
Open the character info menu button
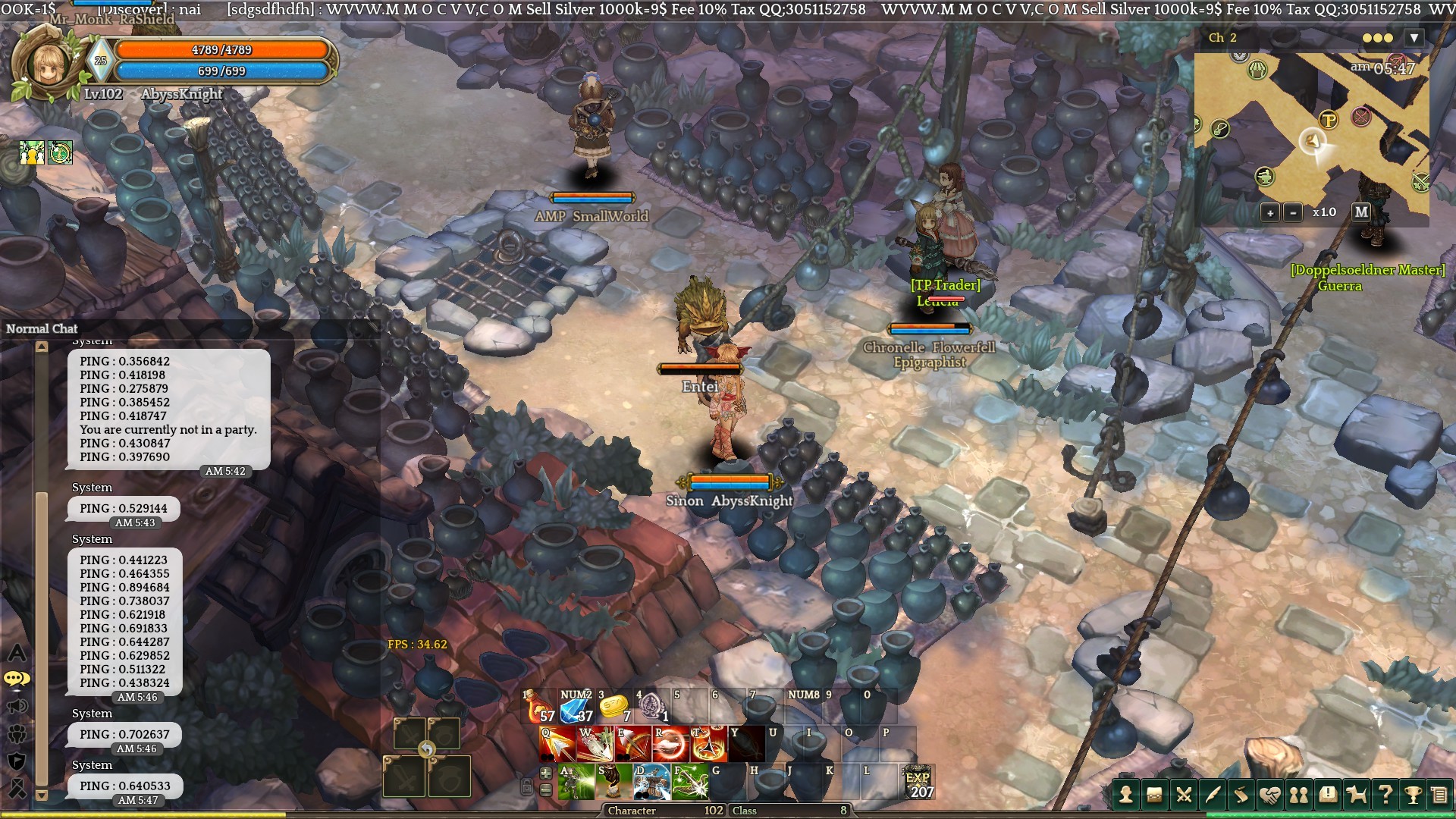[1126, 794]
